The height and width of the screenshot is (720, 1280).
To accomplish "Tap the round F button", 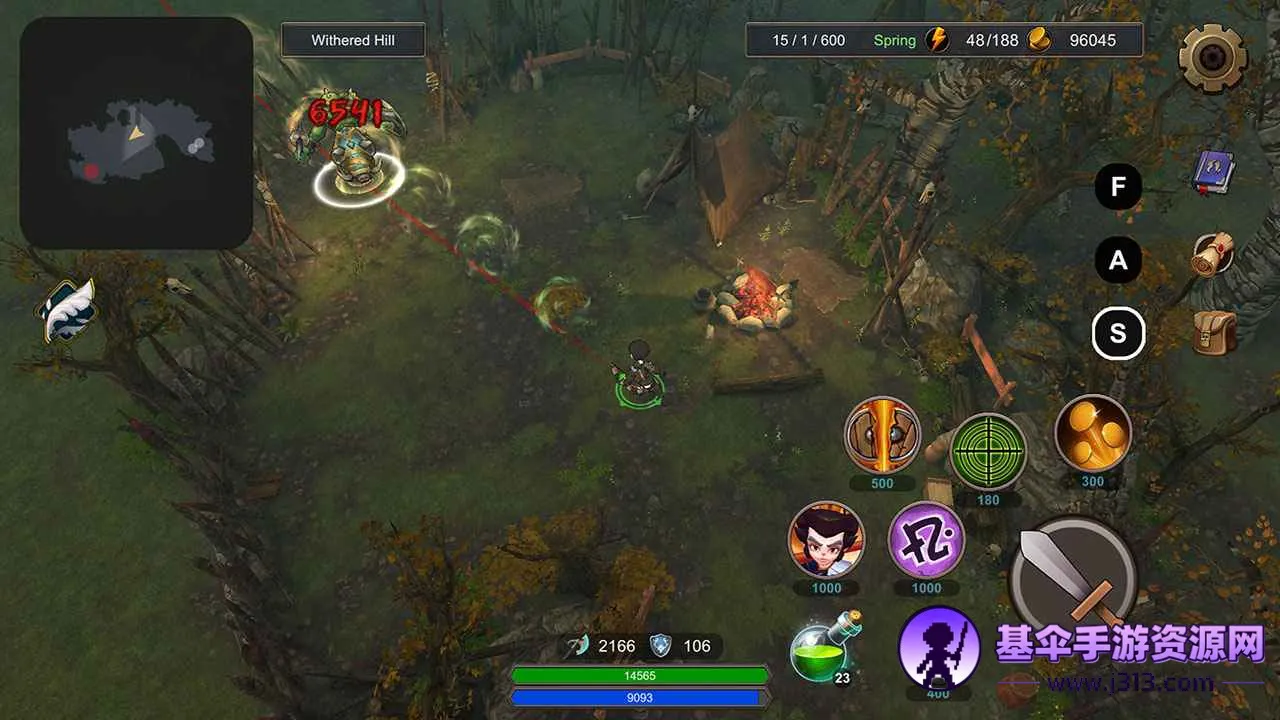I will tap(1118, 186).
